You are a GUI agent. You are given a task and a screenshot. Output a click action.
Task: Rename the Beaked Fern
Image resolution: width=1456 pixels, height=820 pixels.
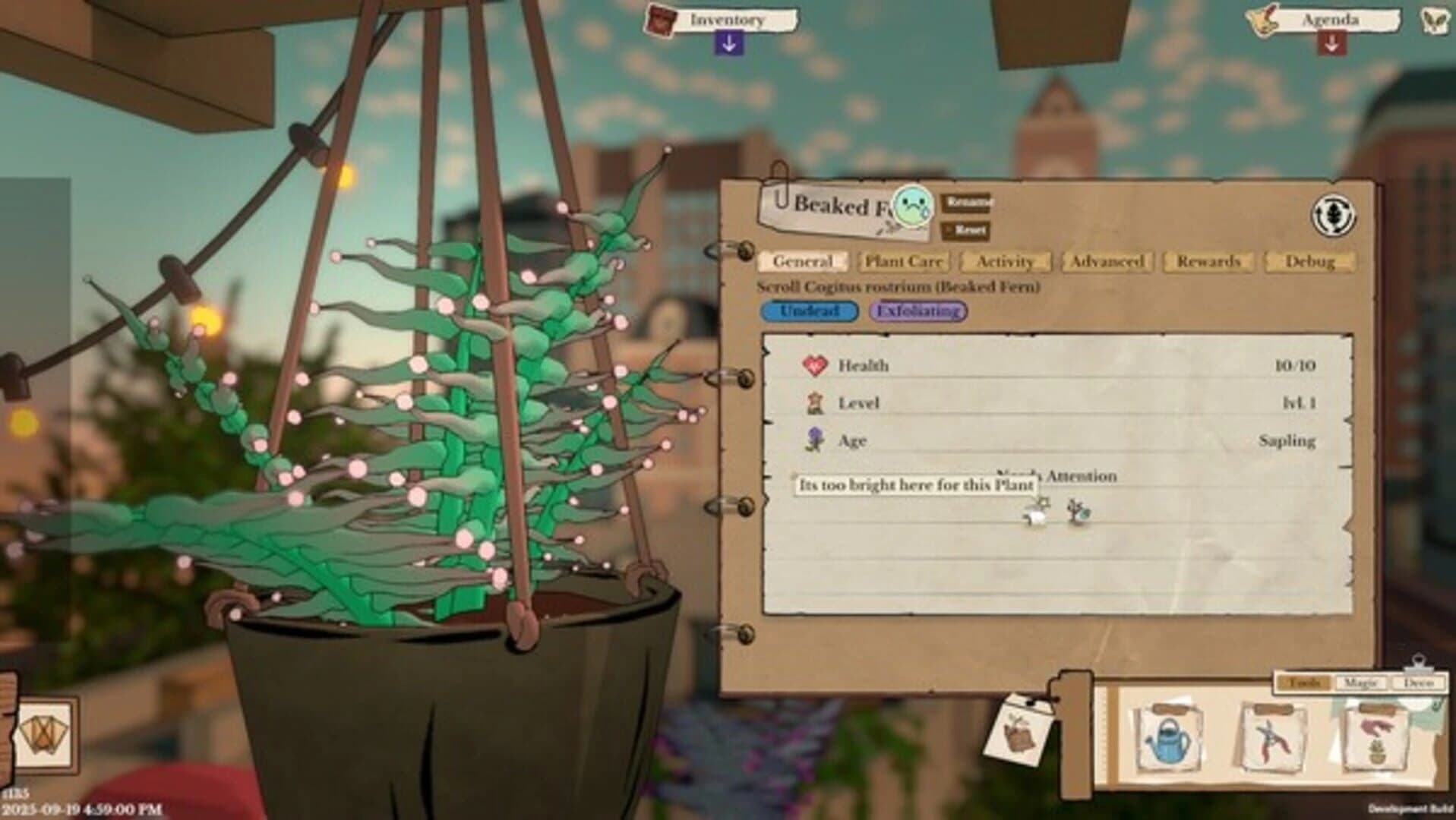pyautogui.click(x=965, y=203)
